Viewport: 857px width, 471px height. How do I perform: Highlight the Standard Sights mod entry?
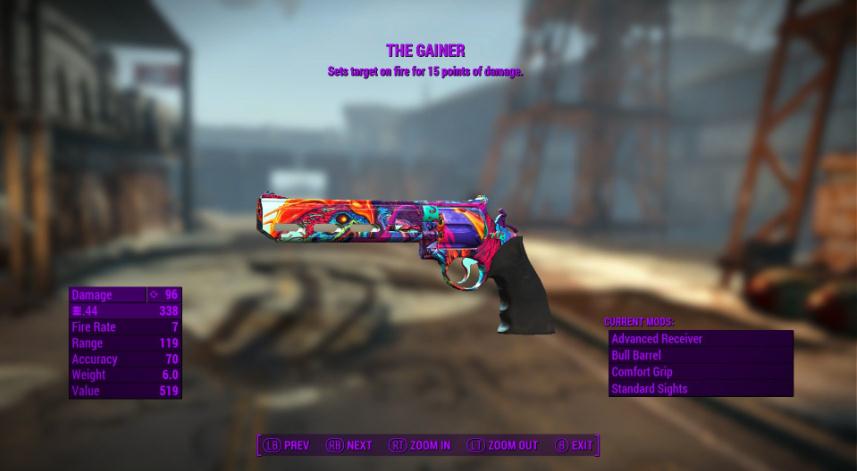pyautogui.click(x=700, y=388)
